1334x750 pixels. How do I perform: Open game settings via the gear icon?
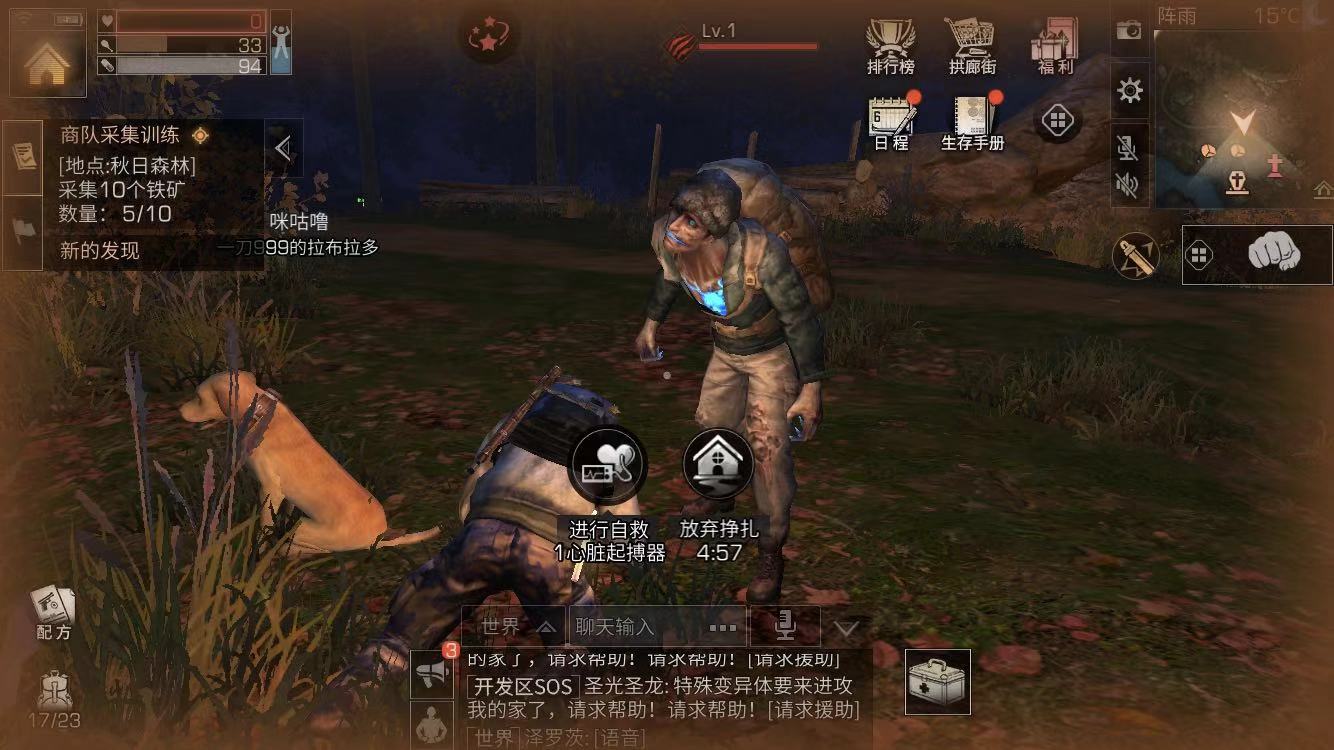(x=1130, y=90)
